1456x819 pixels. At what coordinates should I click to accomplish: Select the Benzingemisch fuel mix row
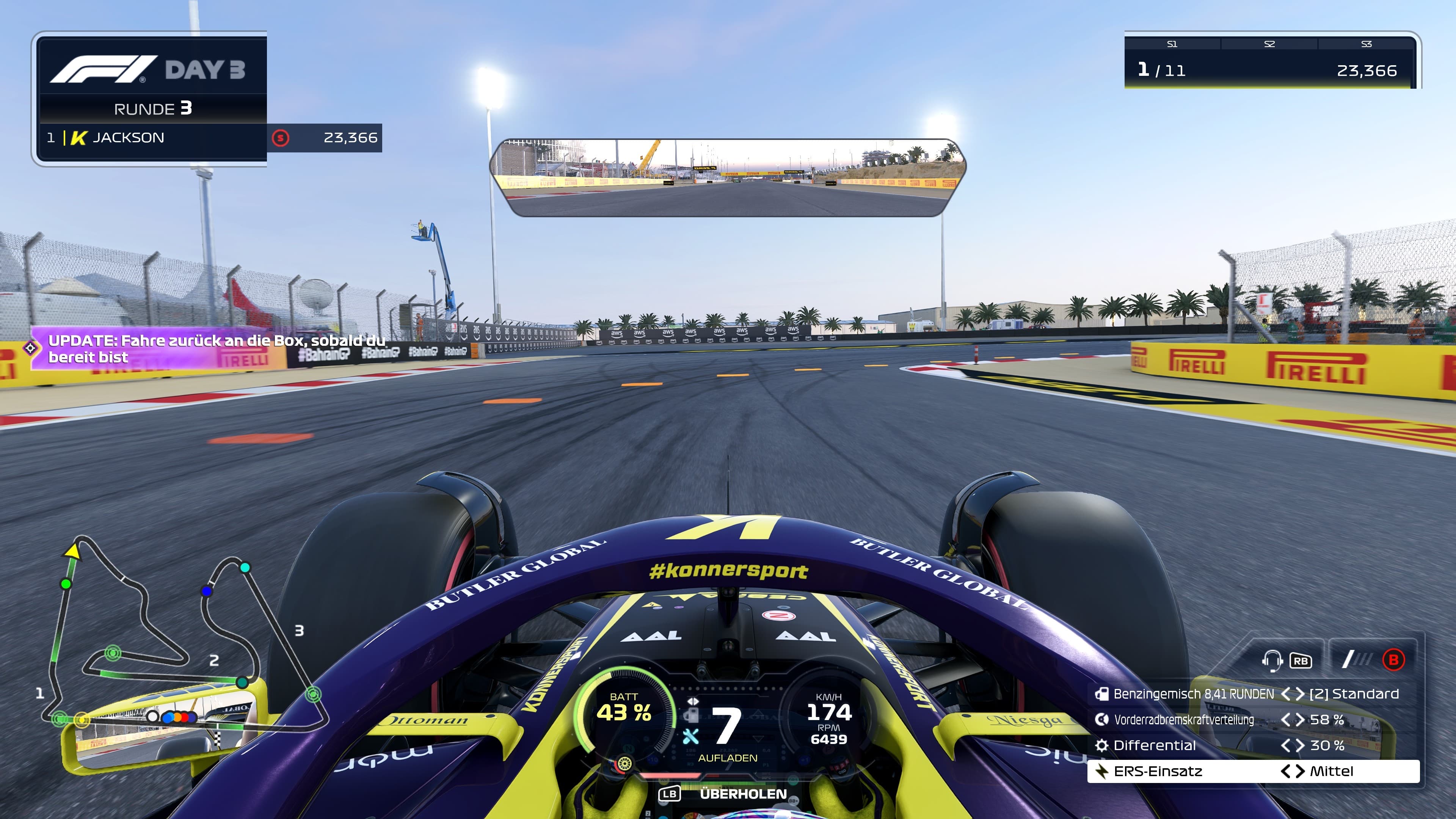point(1192,694)
